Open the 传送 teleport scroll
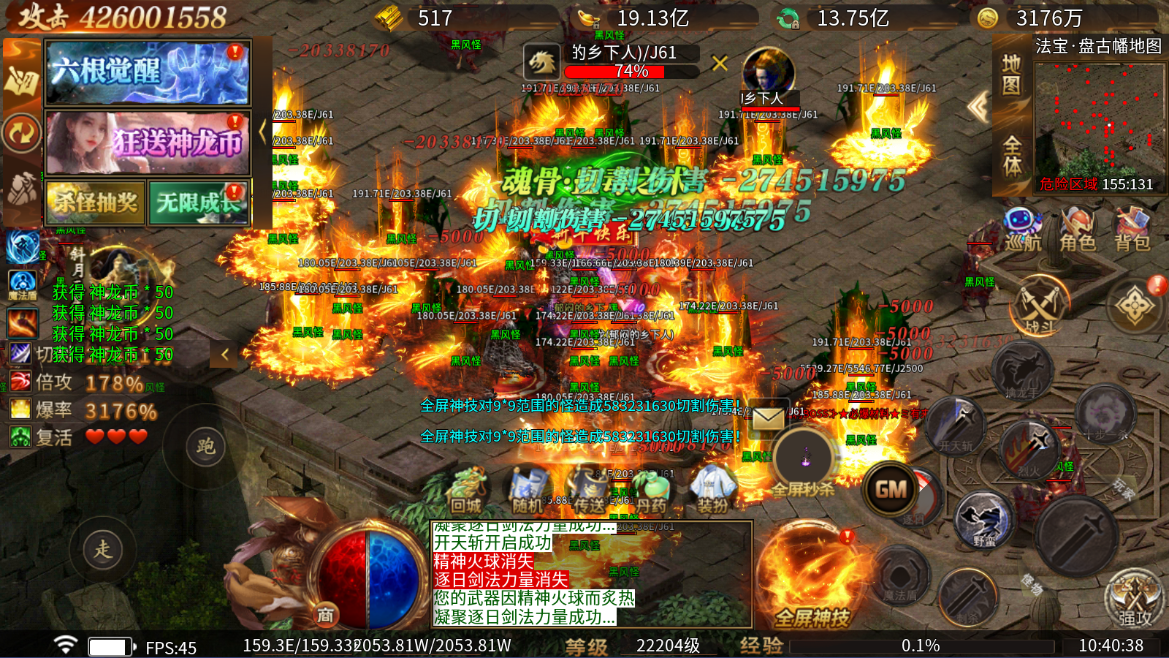The height and width of the screenshot is (658, 1169). pyautogui.click(x=589, y=490)
